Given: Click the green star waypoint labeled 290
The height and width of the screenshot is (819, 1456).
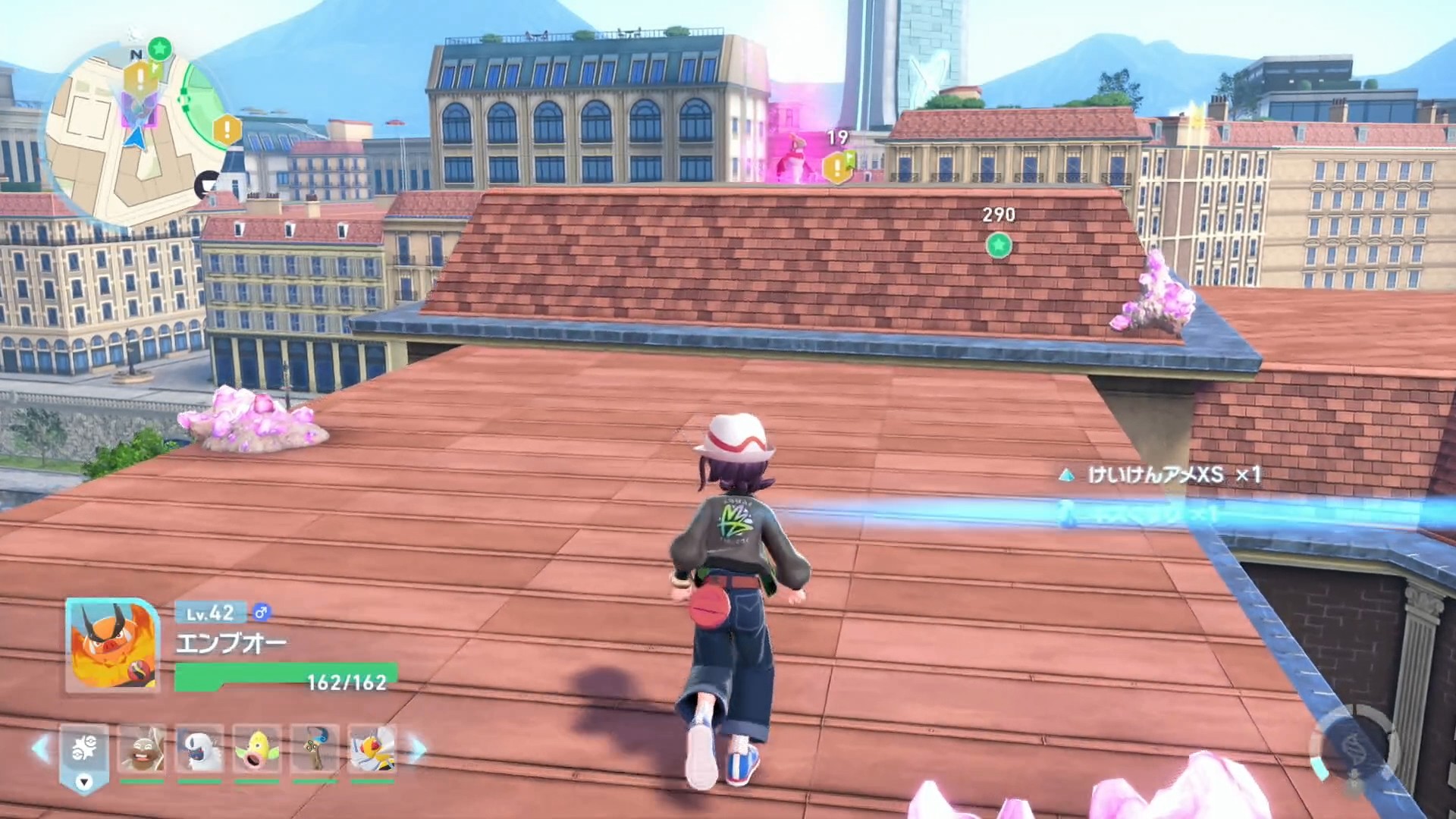Looking at the screenshot, I should tap(998, 245).
